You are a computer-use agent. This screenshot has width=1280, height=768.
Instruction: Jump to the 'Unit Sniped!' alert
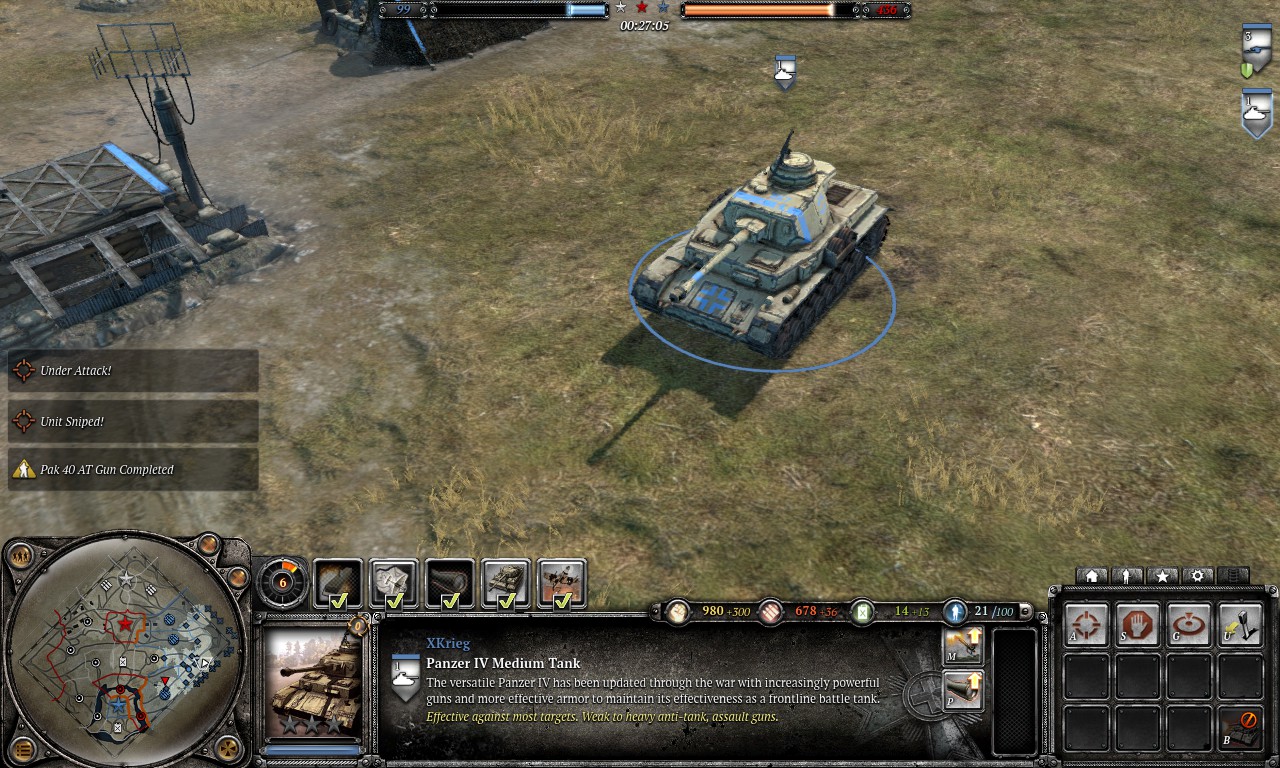133,422
